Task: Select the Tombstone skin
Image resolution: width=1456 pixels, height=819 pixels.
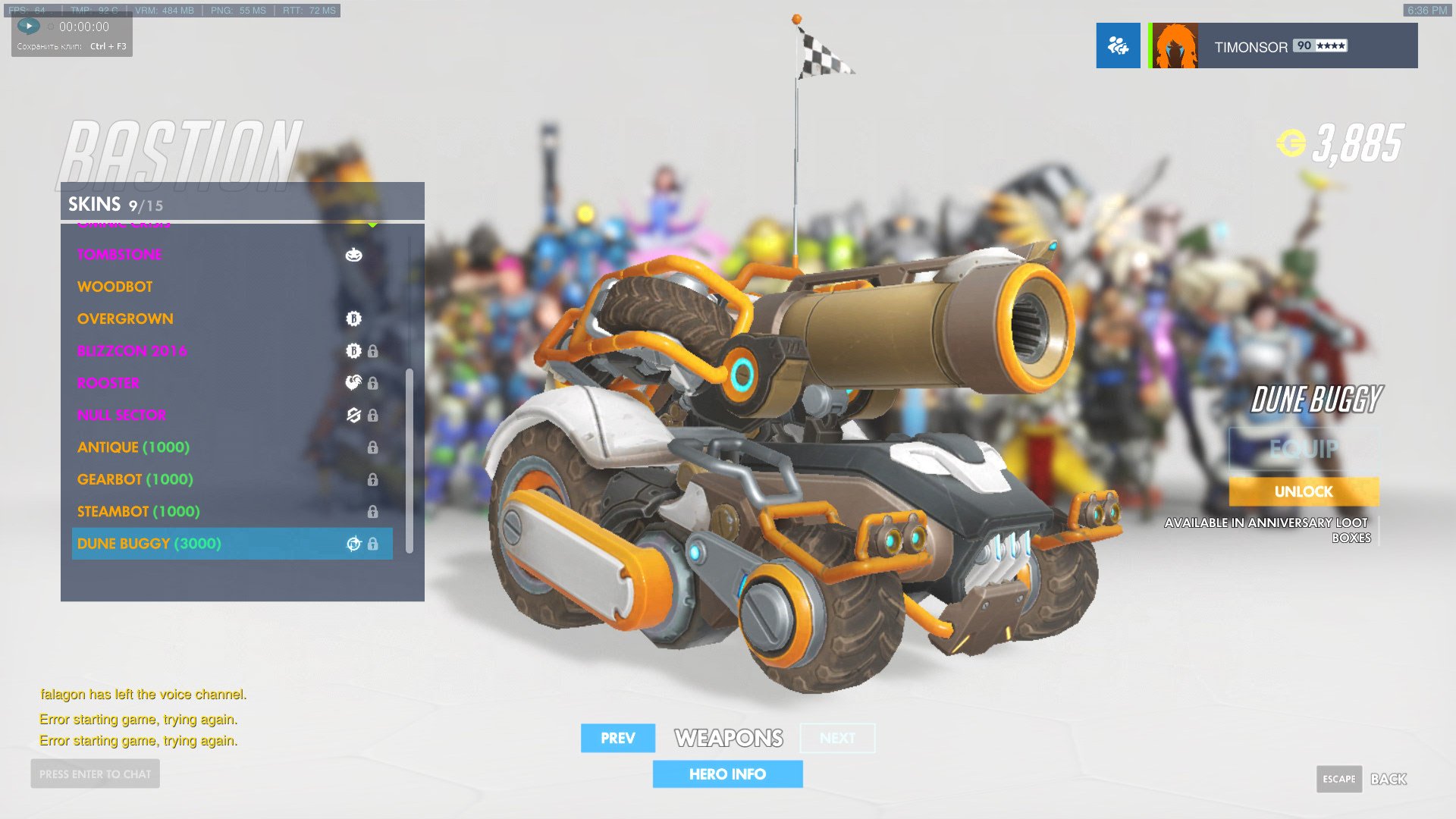Action: click(x=120, y=255)
